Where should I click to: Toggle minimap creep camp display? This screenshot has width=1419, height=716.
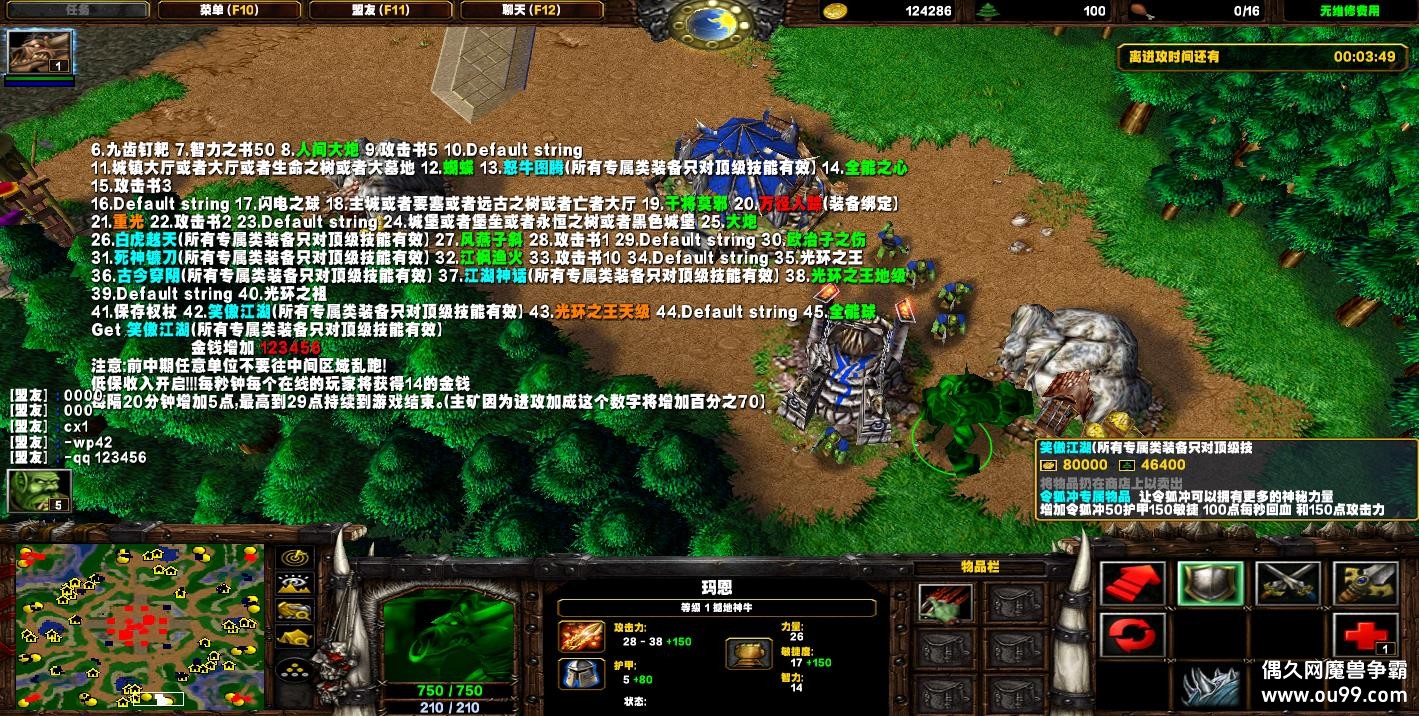tap(295, 636)
